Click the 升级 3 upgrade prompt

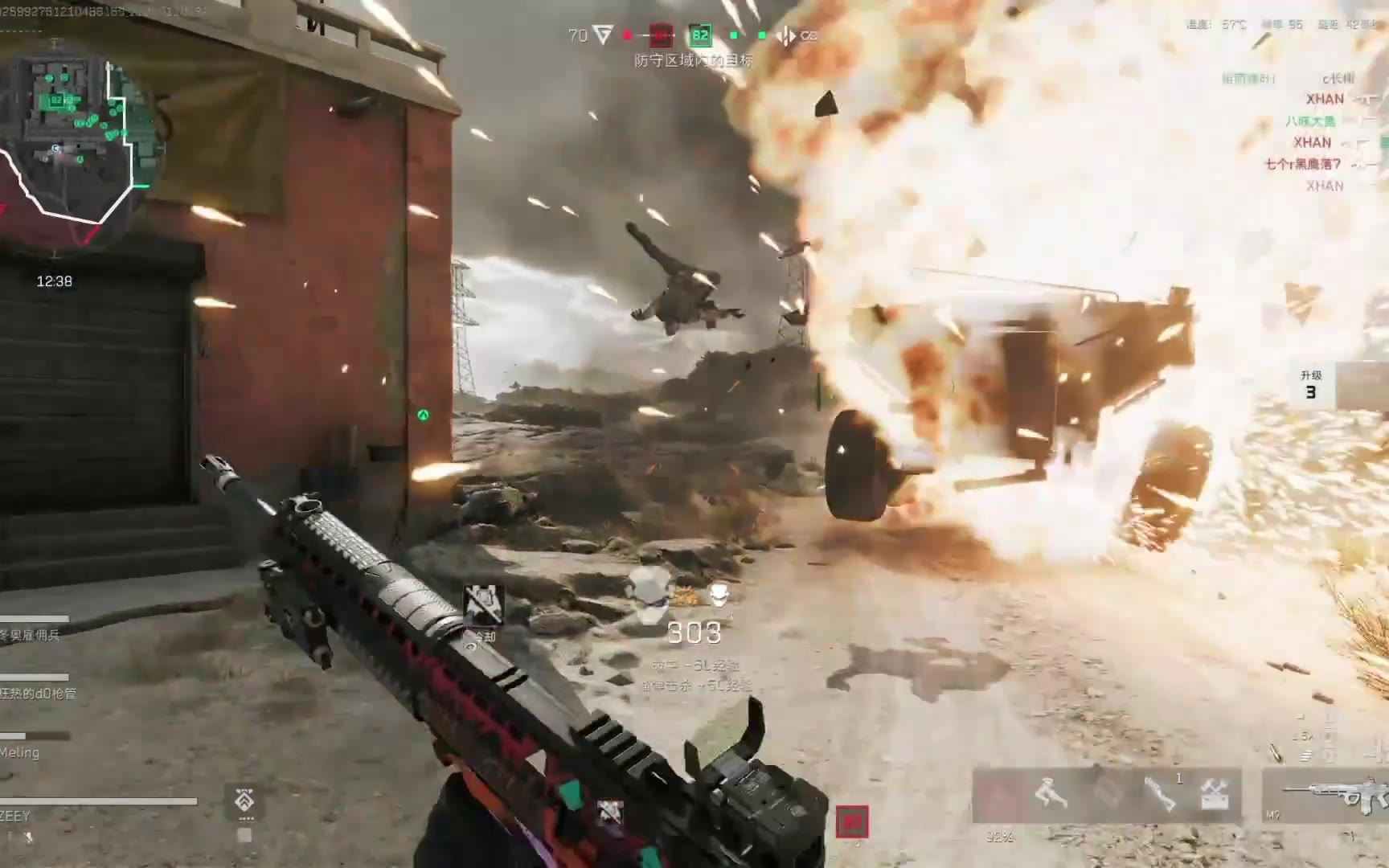click(1311, 386)
